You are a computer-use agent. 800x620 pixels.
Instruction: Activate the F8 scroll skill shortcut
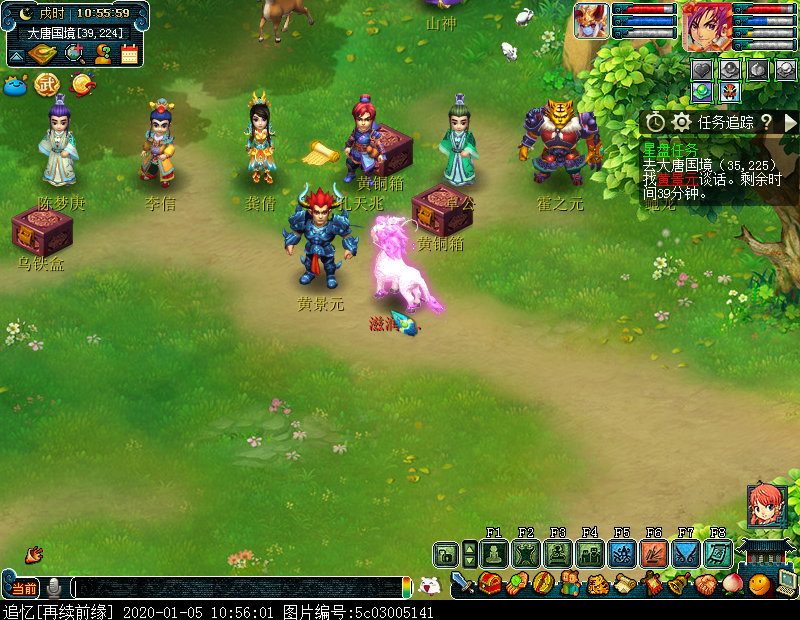[x=717, y=554]
